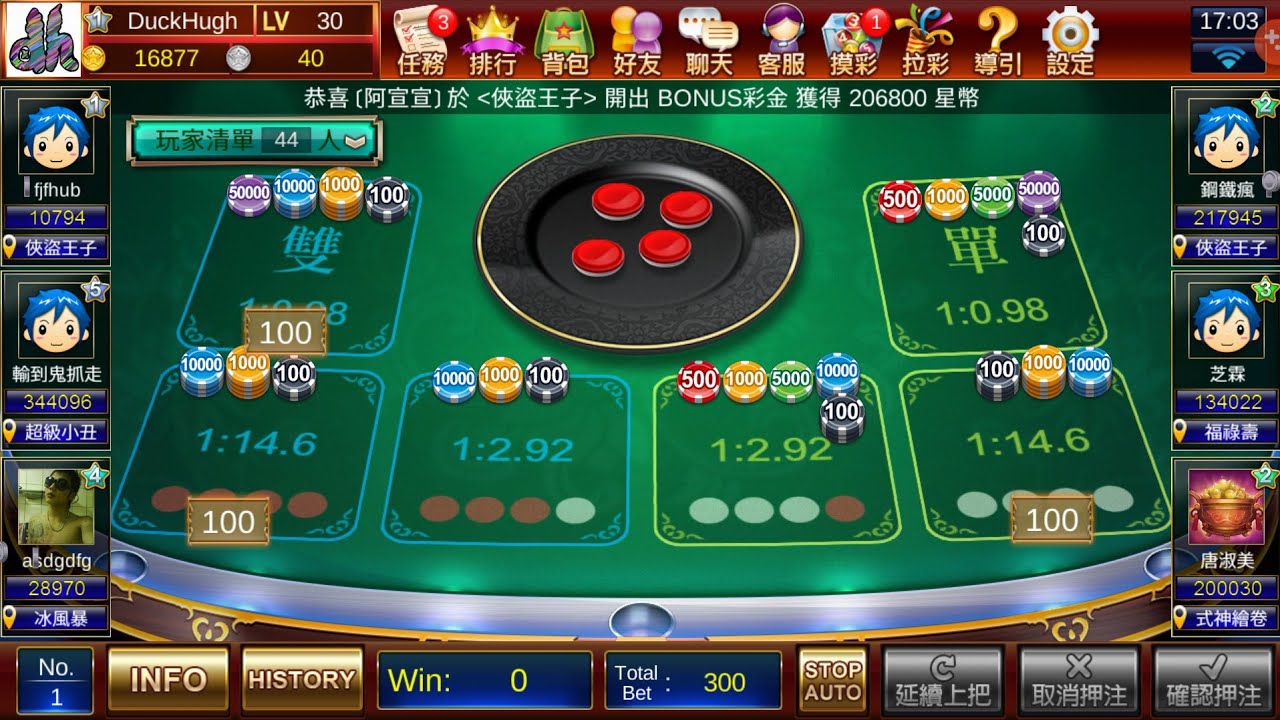Repeat last bet with 延續上把

tap(942, 681)
